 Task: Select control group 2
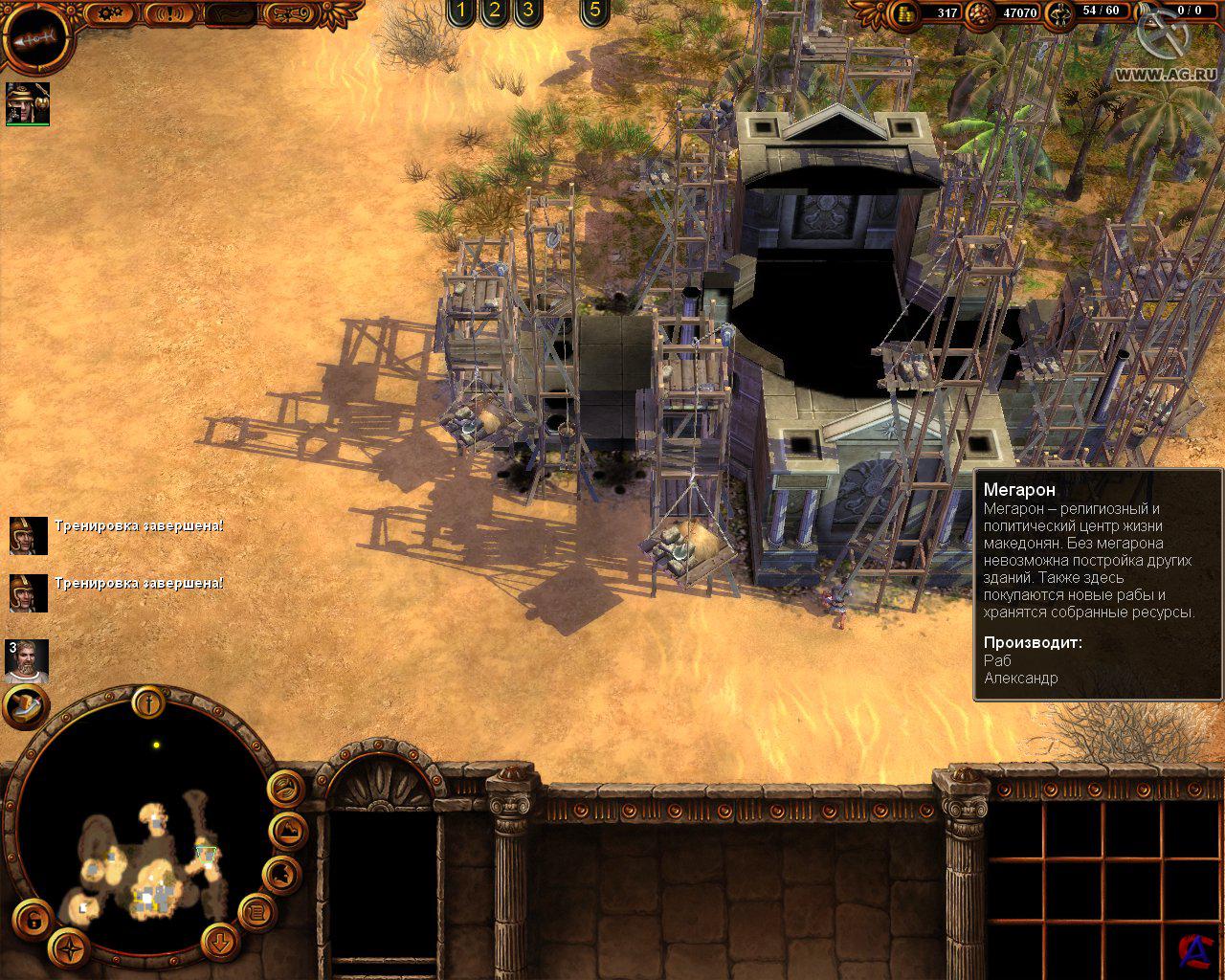point(494,11)
